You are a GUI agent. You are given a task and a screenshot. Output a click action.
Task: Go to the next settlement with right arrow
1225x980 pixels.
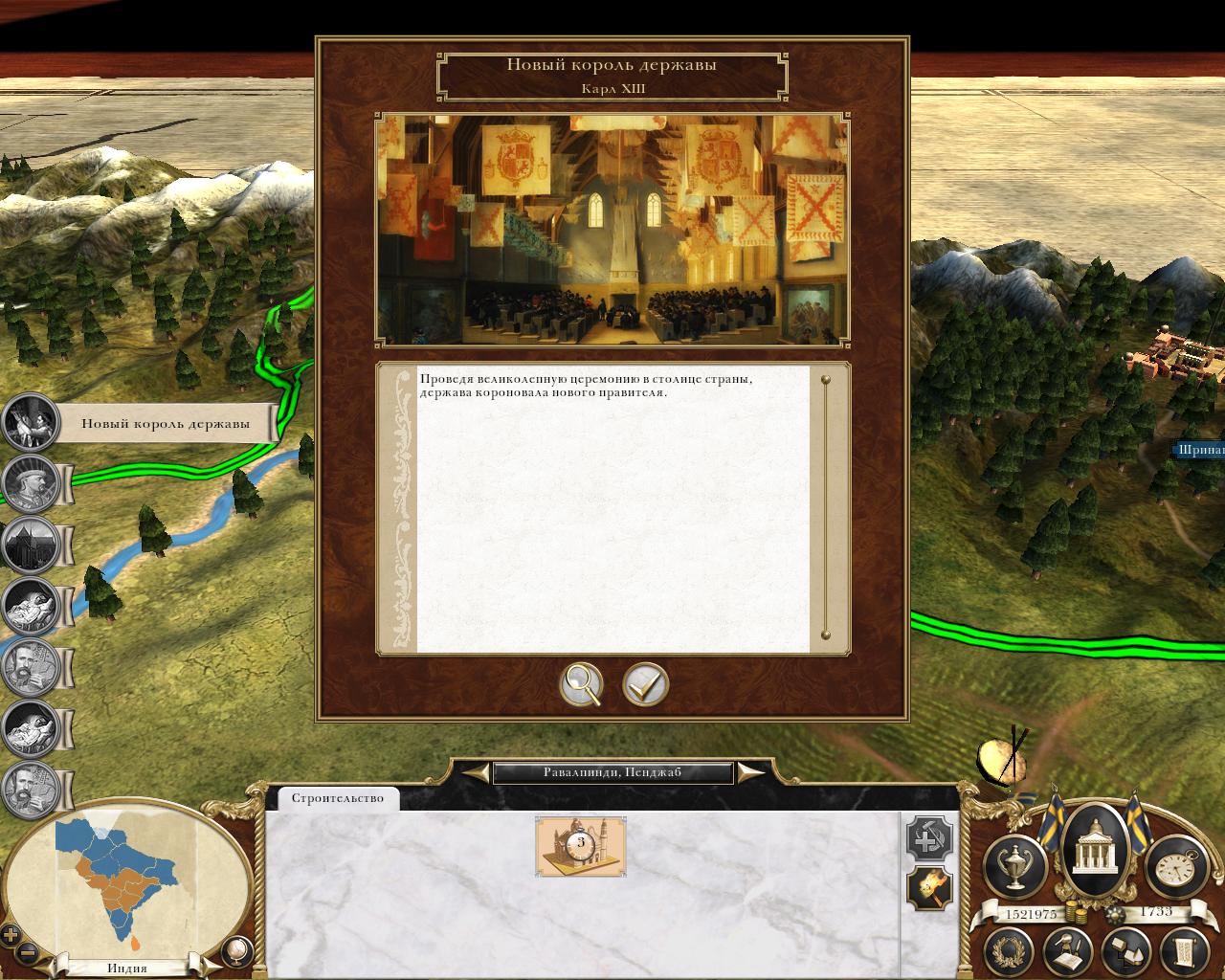tap(751, 772)
